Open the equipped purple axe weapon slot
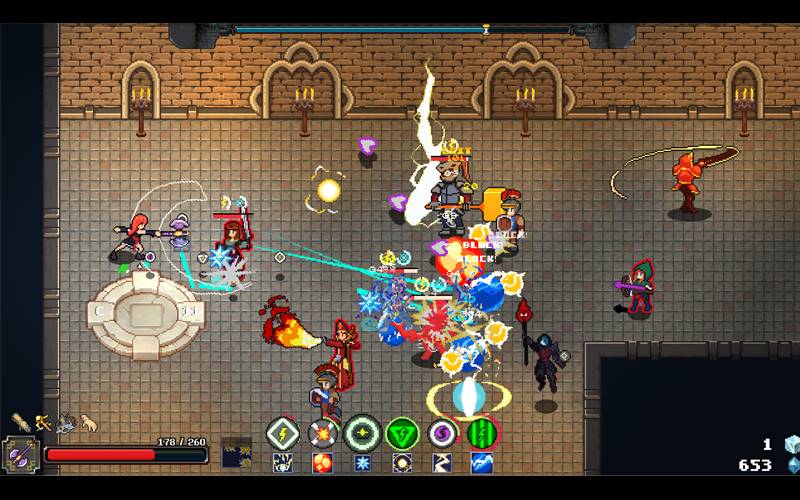The width and height of the screenshot is (800, 500). 21,454
